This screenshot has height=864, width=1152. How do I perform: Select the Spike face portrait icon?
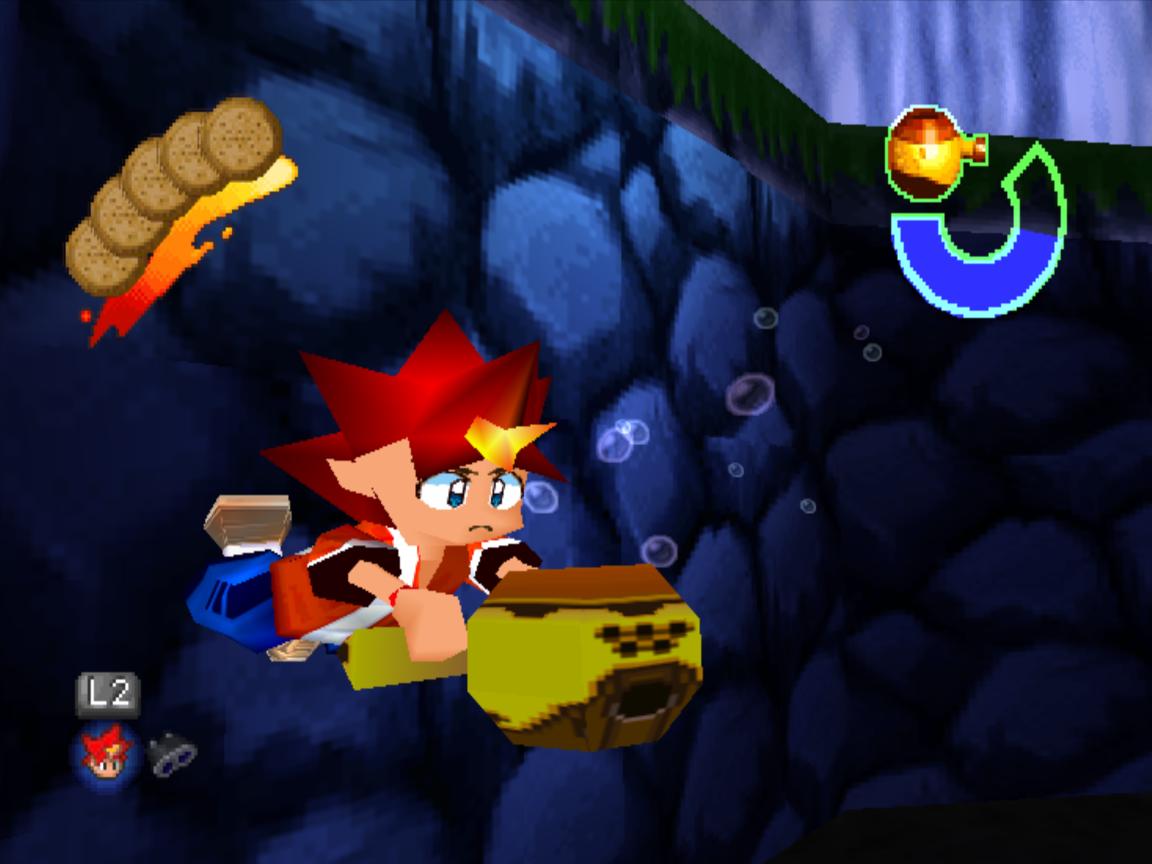pyautogui.click(x=107, y=753)
